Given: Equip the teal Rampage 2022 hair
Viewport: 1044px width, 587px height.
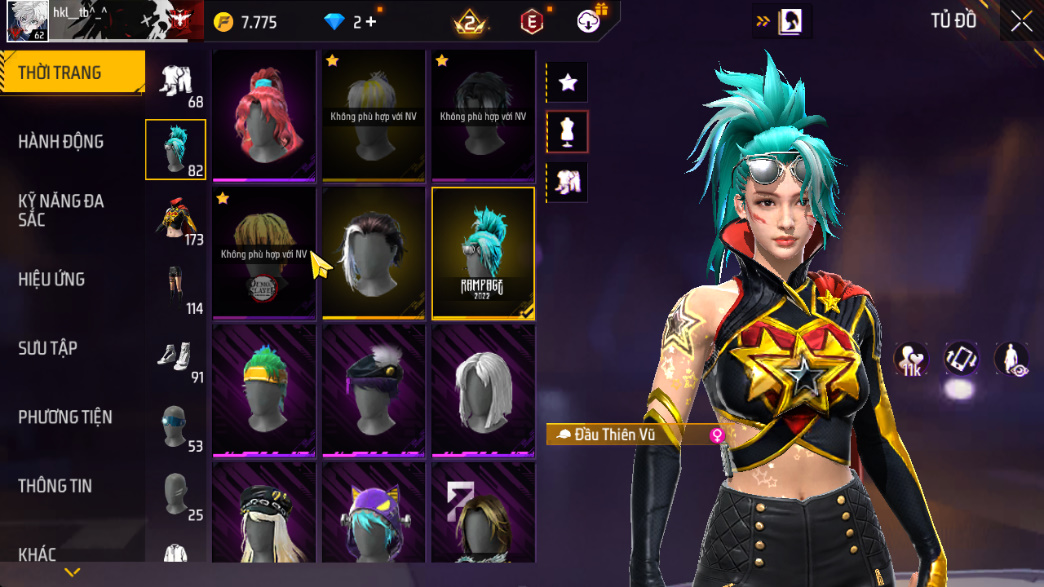Looking at the screenshot, I should pyautogui.click(x=483, y=253).
